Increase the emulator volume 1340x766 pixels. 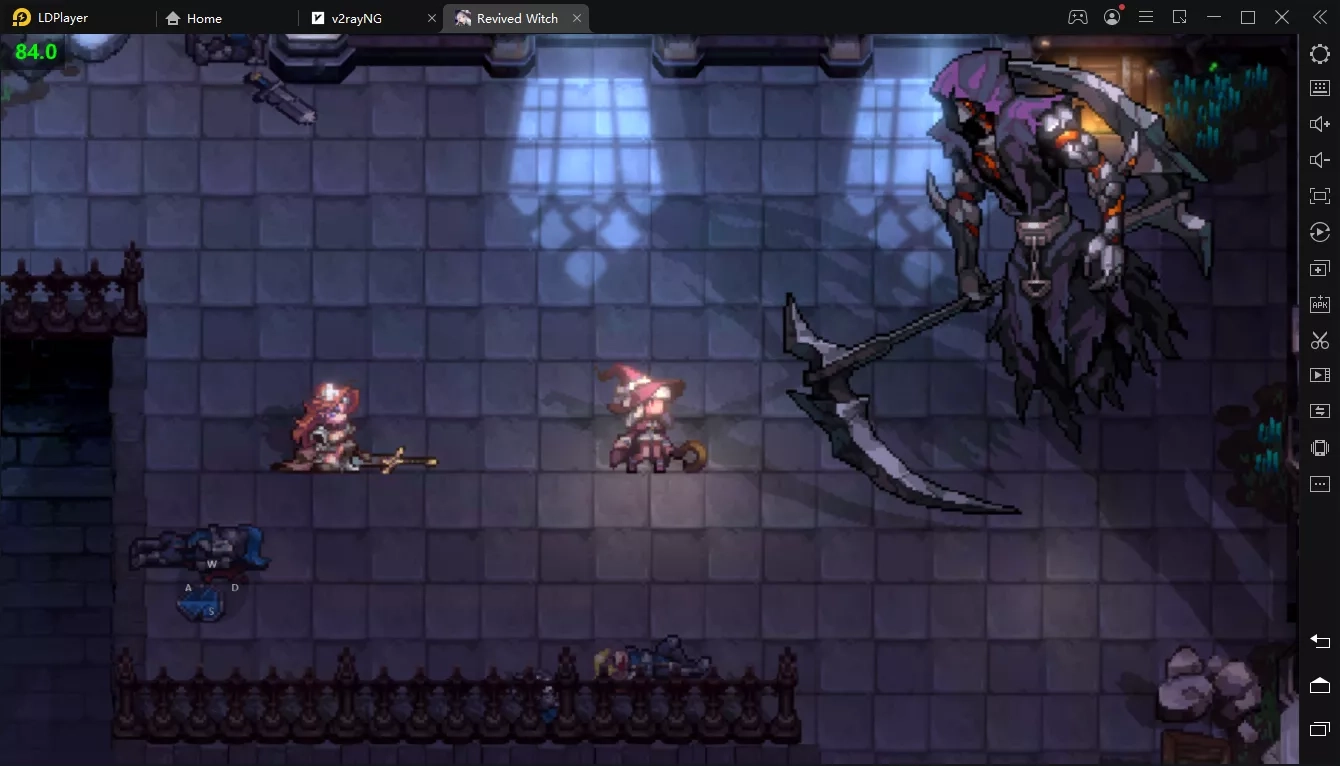(1320, 123)
